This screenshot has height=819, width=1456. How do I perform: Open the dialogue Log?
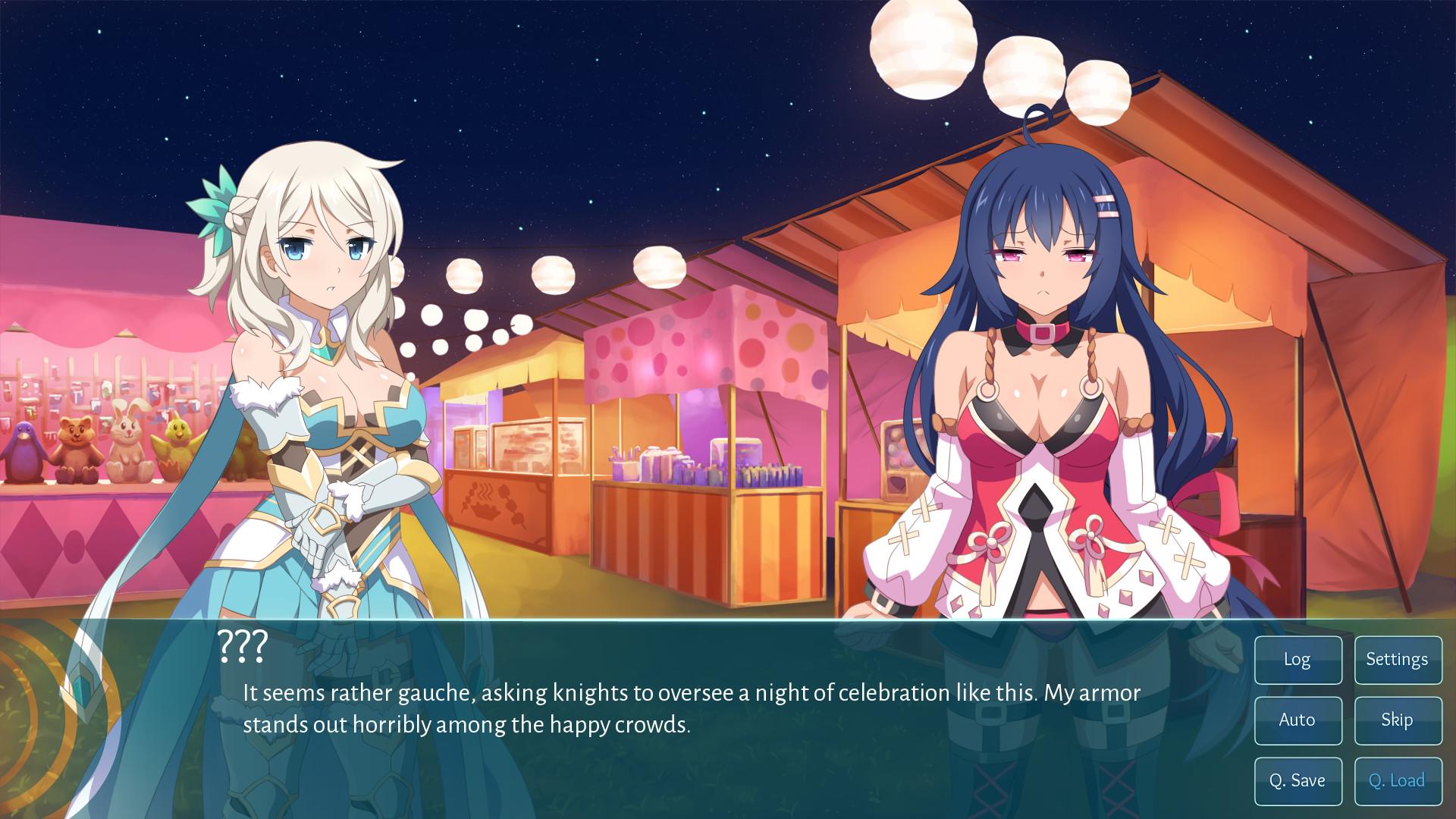tap(1298, 660)
